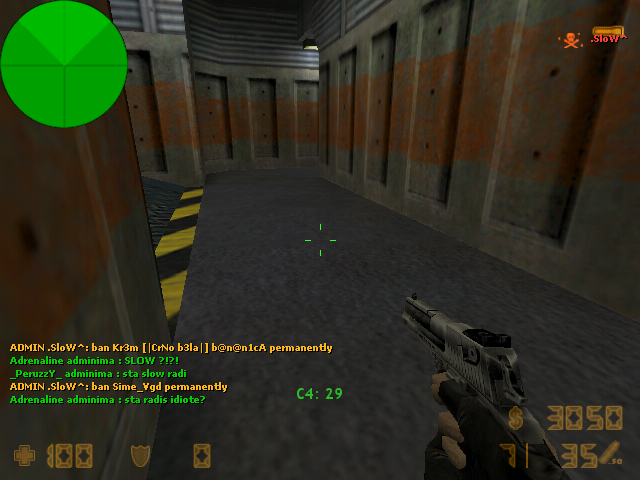
Task: Click the "sta radis idiote?" chat message
Action: [x=107, y=400]
